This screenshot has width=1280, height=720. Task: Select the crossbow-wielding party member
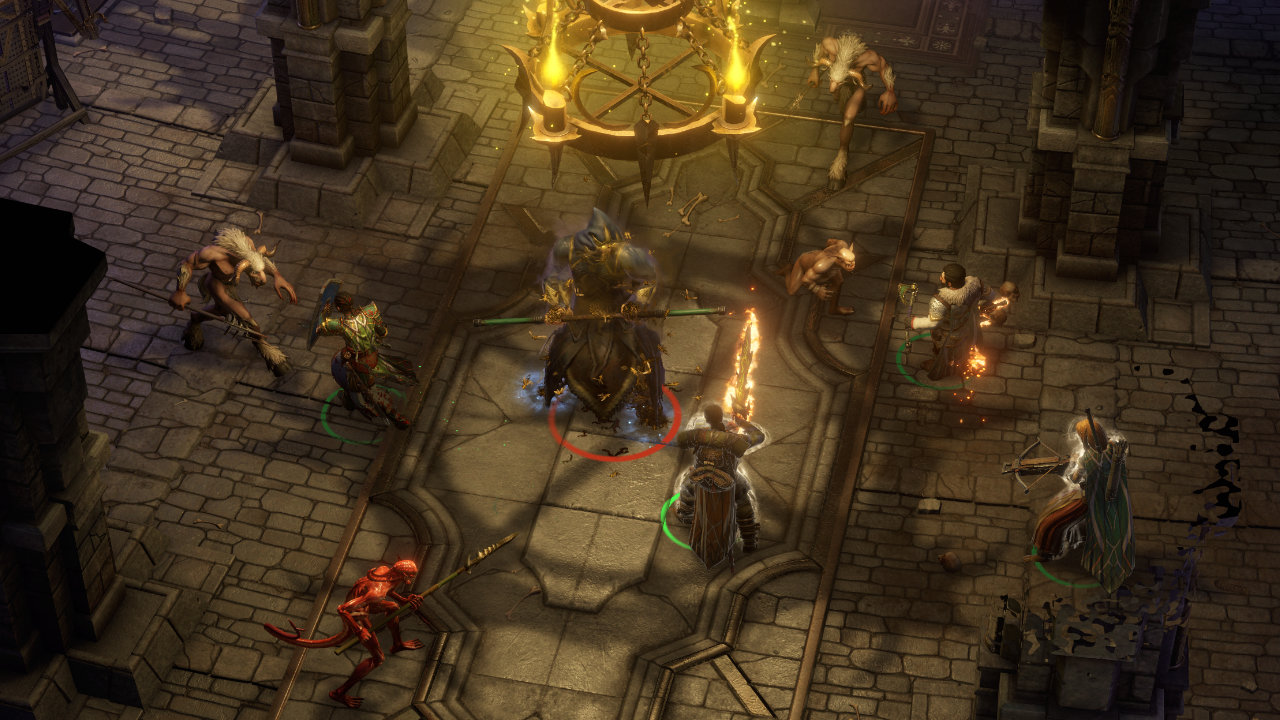tap(1088, 505)
